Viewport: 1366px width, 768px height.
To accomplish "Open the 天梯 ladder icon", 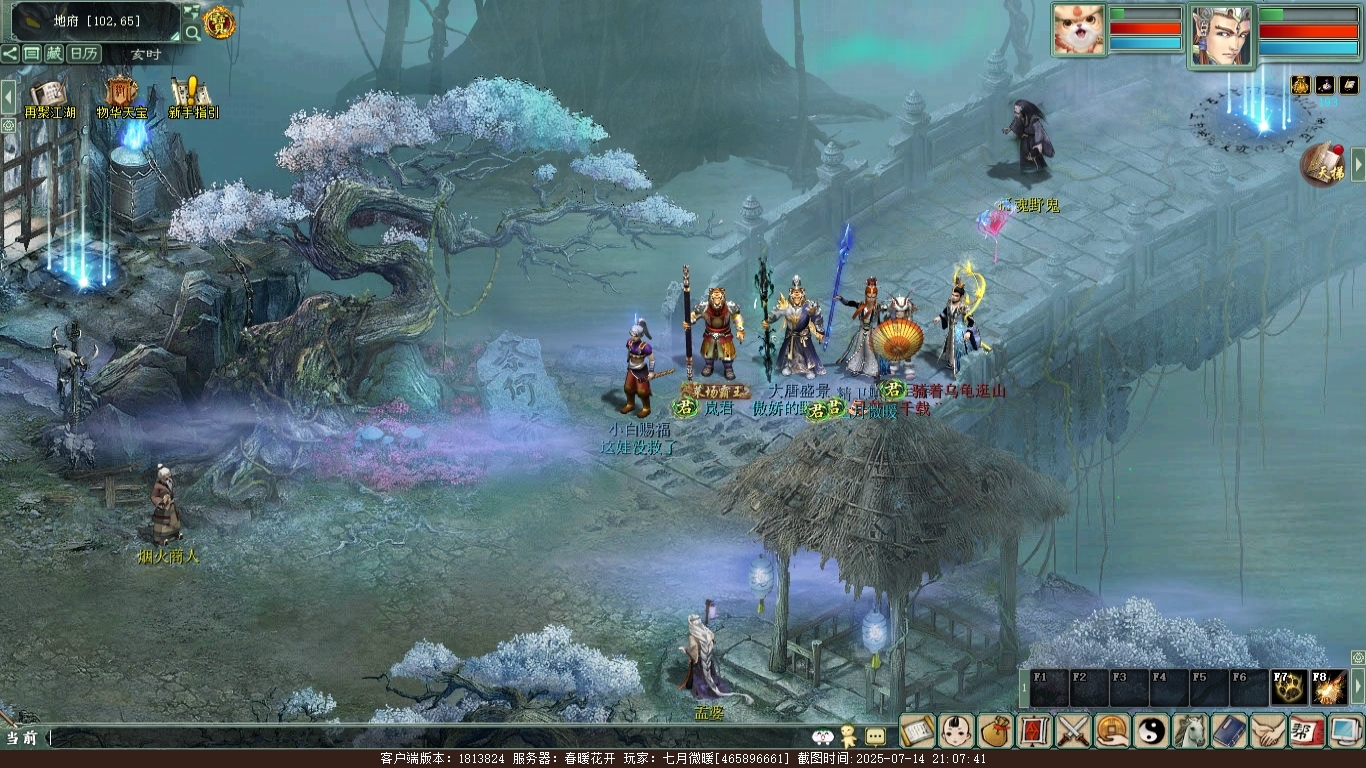I will [1322, 165].
